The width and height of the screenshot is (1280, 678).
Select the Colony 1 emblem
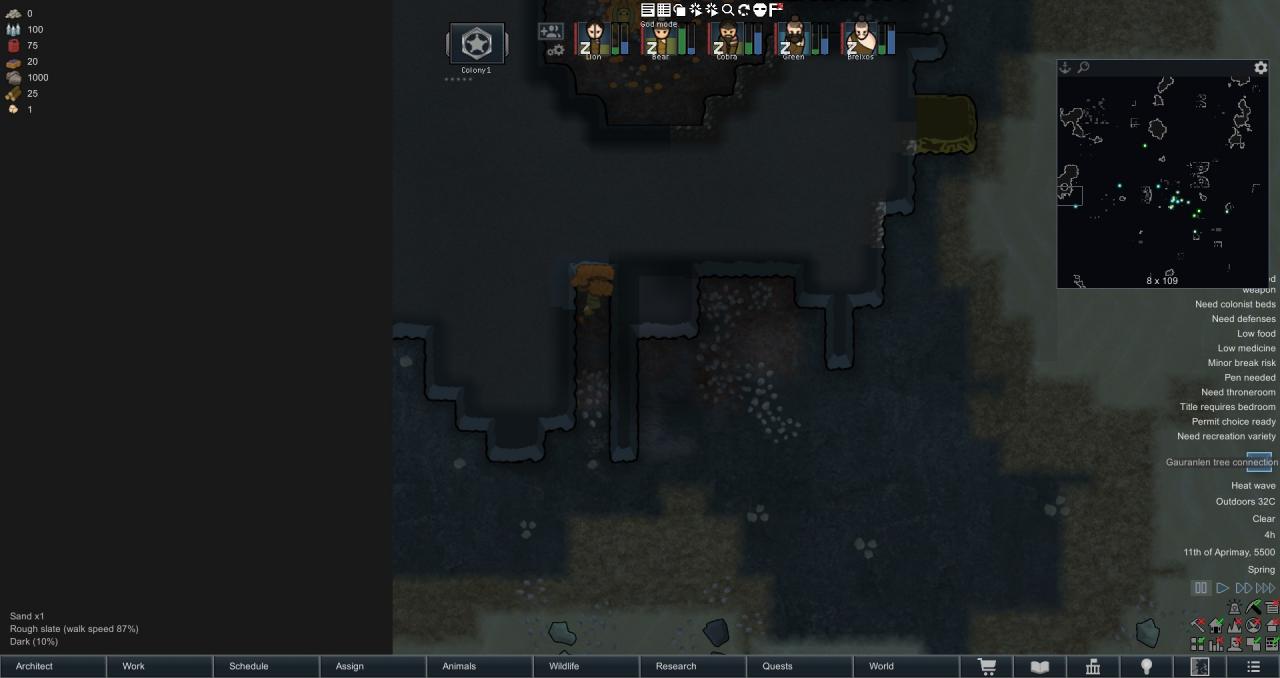click(x=477, y=45)
